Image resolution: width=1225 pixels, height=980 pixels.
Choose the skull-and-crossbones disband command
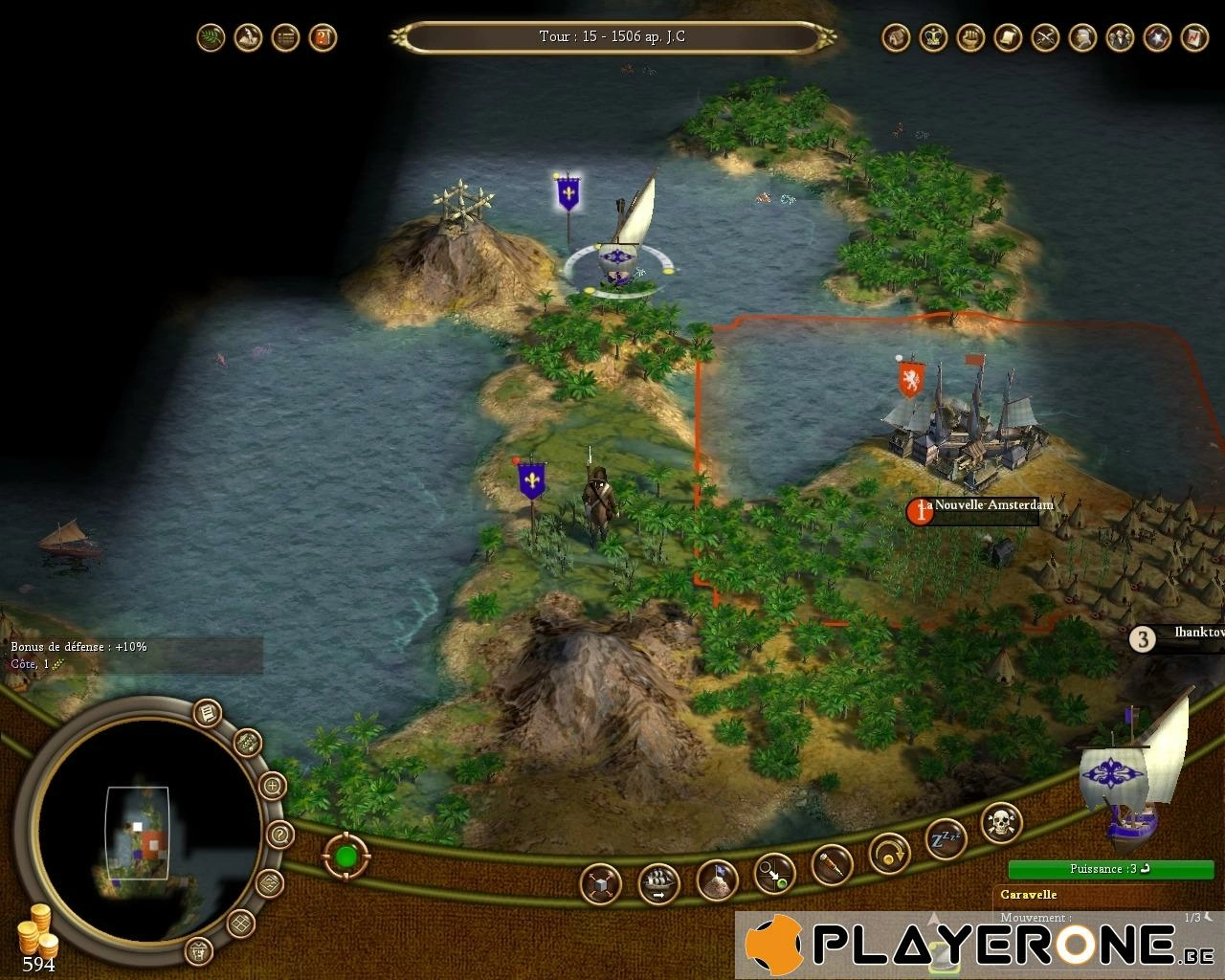(x=1001, y=822)
